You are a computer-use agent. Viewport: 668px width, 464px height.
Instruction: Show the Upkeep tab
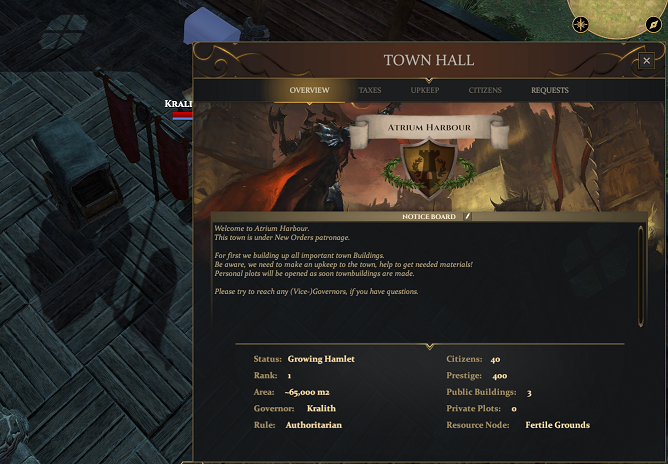point(424,91)
